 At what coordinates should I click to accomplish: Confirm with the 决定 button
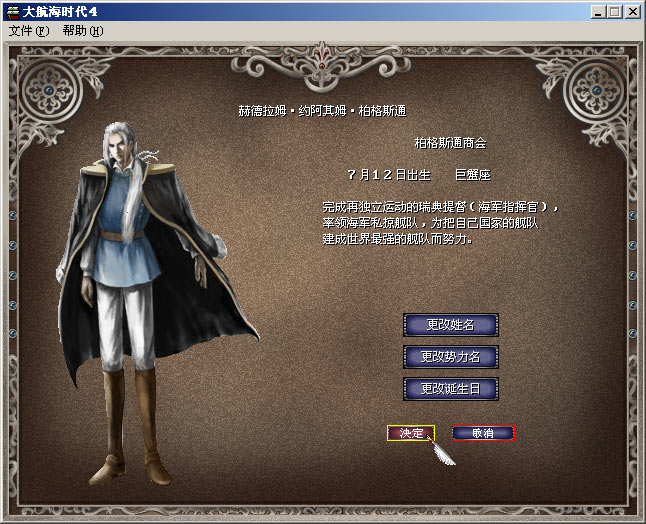pos(411,433)
